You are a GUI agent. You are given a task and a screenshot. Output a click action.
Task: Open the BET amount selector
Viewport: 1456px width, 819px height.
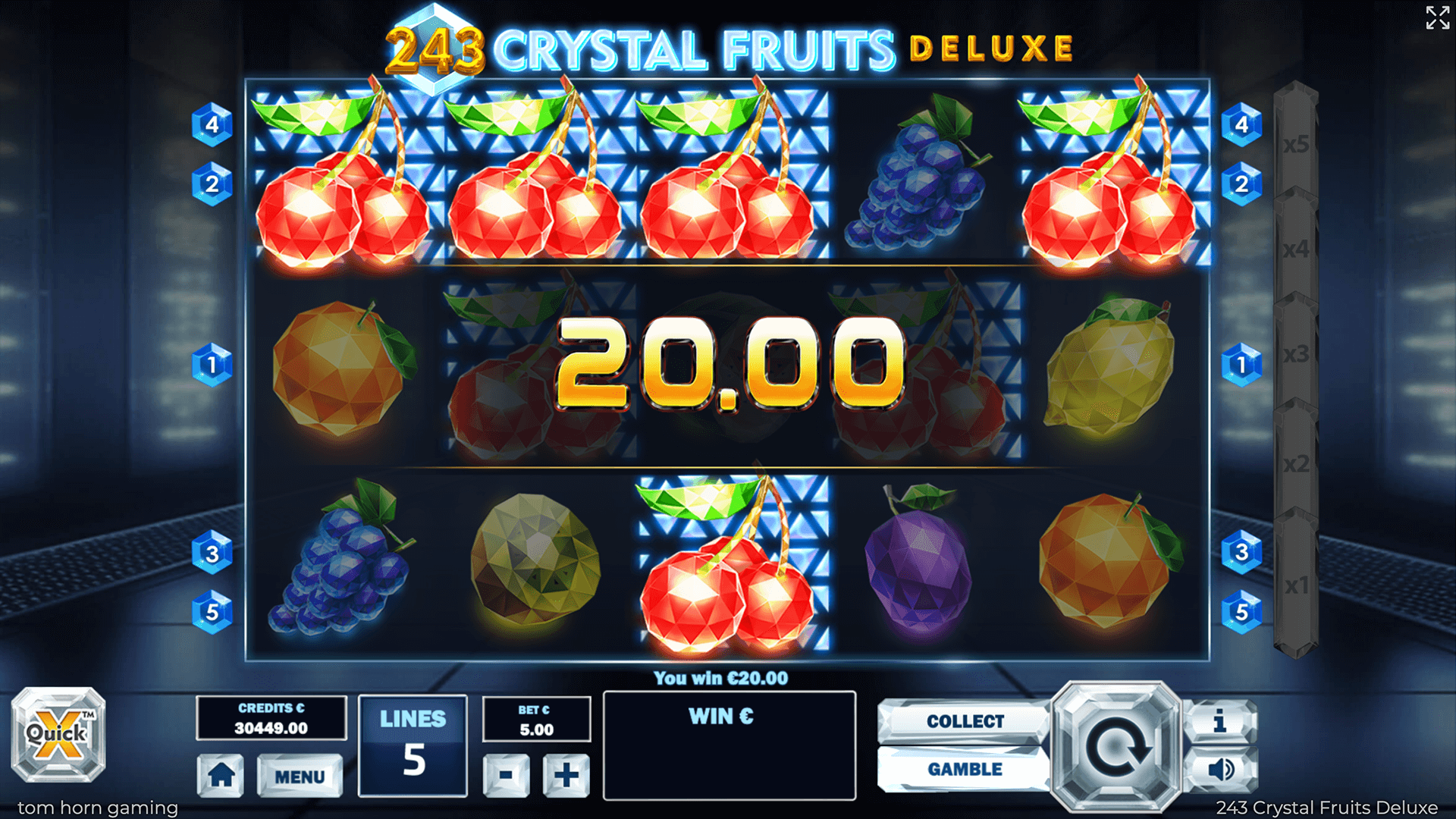click(536, 717)
